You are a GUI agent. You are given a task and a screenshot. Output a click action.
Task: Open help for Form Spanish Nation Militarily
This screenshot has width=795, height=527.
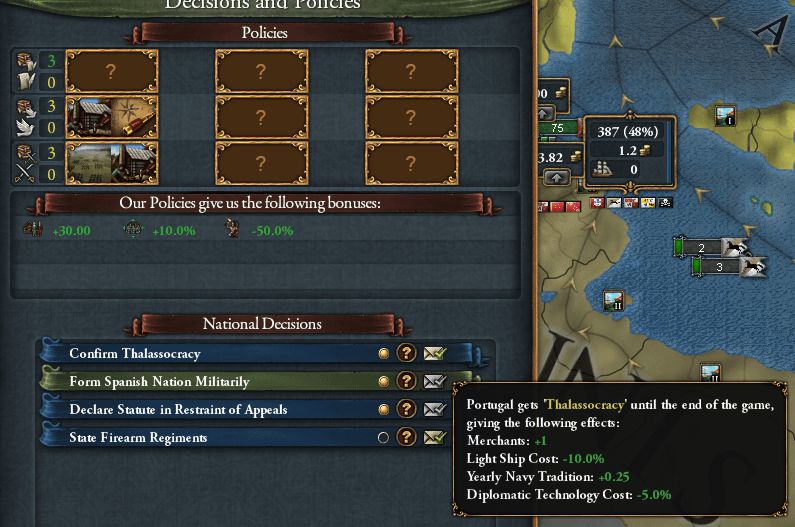click(x=406, y=382)
